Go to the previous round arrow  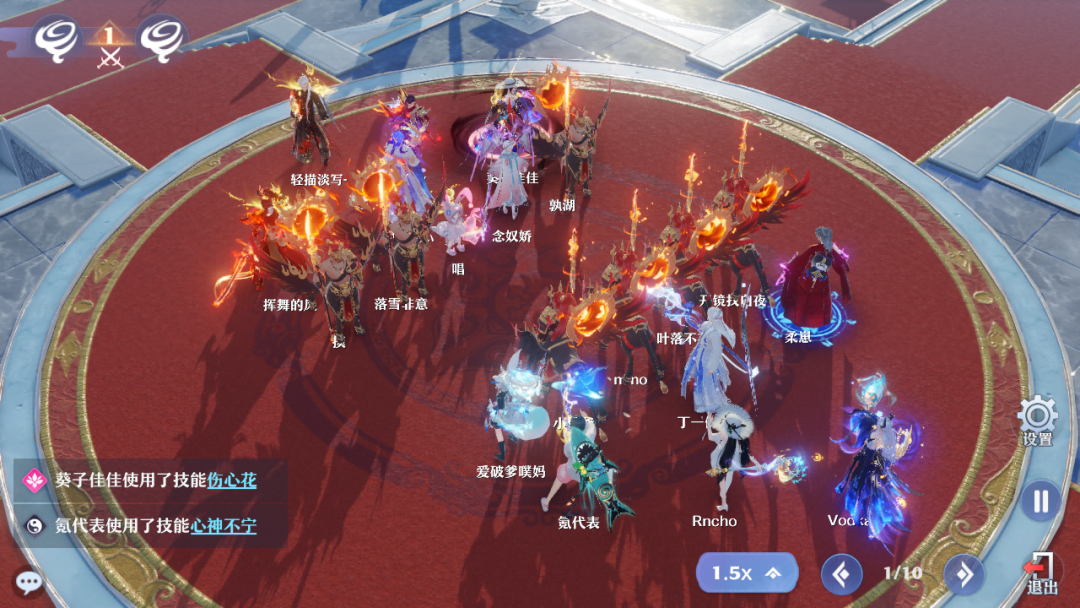pyautogui.click(x=841, y=574)
